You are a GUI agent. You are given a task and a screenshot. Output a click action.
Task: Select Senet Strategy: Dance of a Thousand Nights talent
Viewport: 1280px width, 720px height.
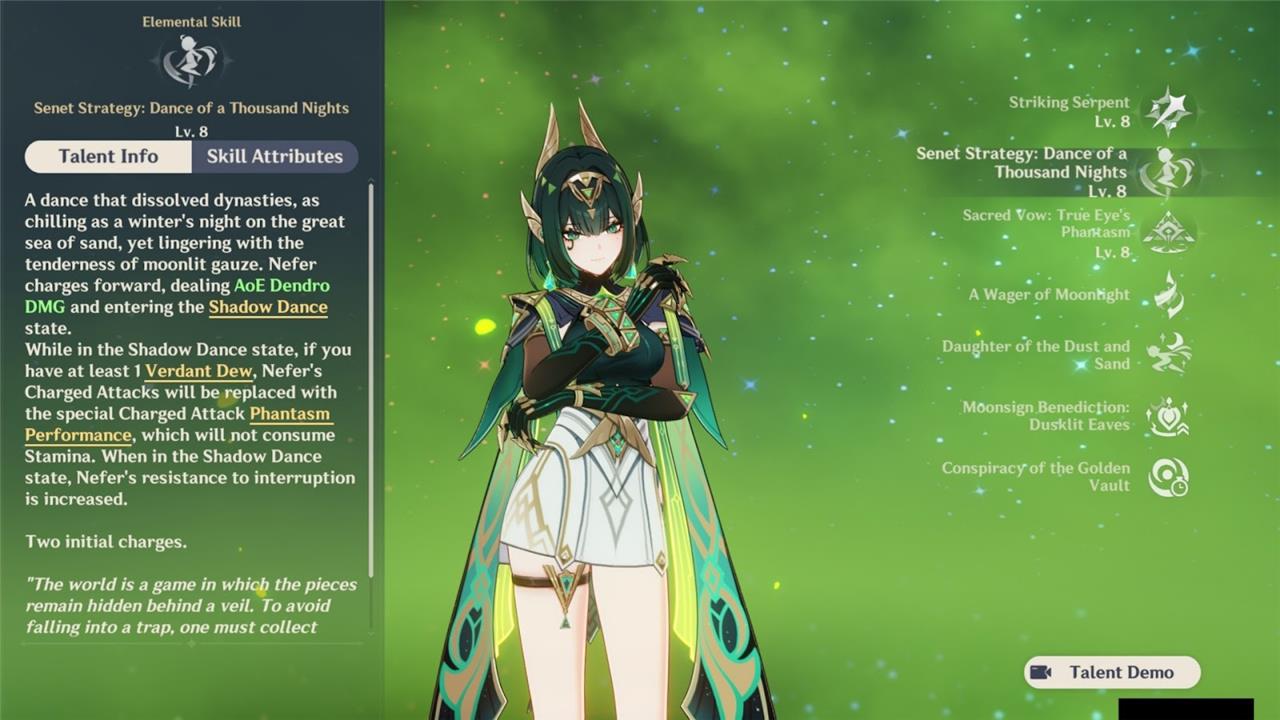point(1166,172)
